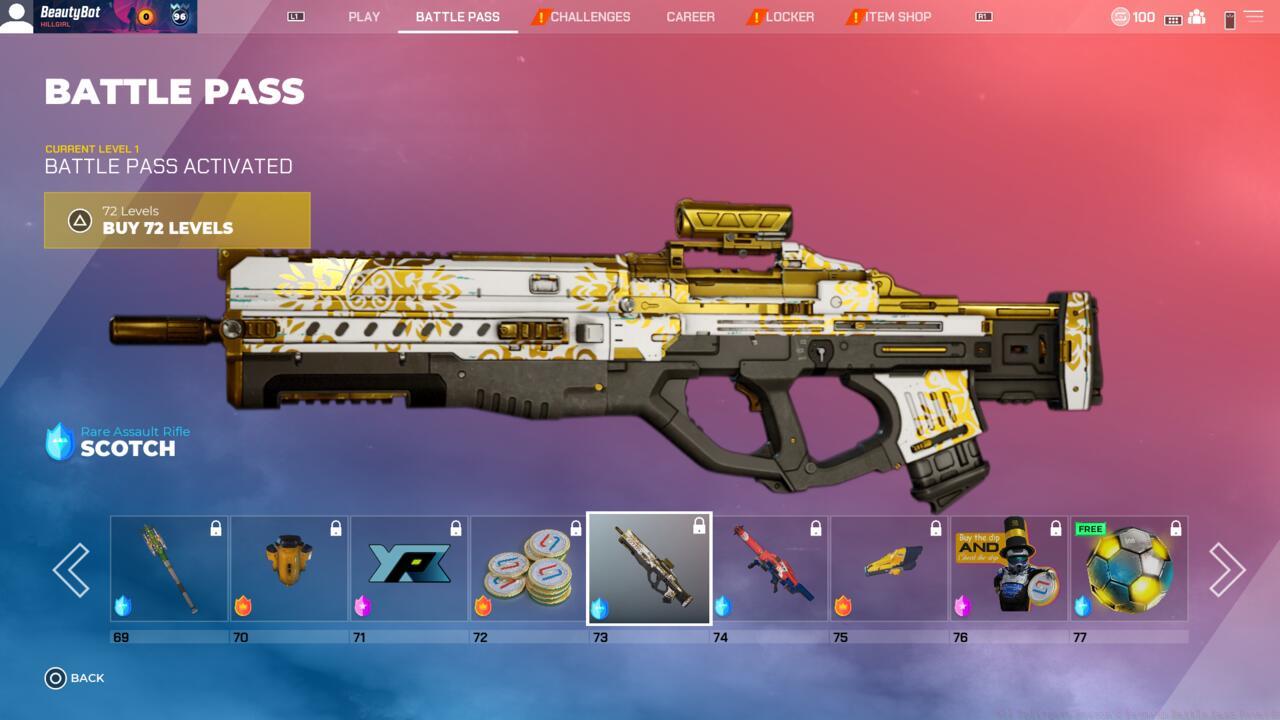Choose the level 70 orange backpack reward

289,569
